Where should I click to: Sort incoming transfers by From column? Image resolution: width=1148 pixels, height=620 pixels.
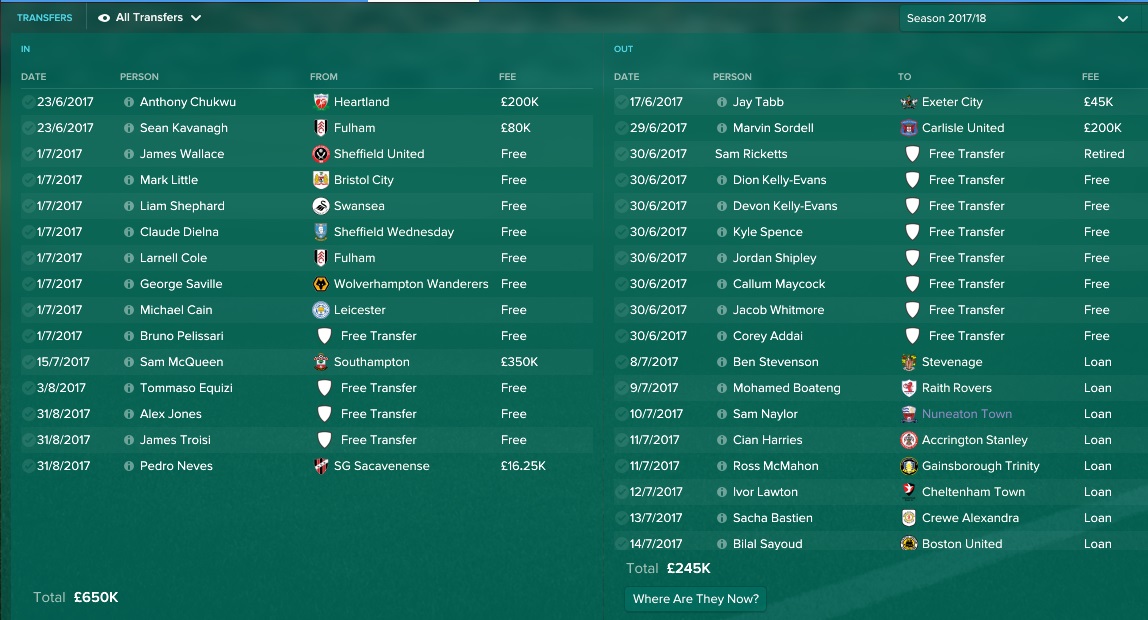click(324, 77)
